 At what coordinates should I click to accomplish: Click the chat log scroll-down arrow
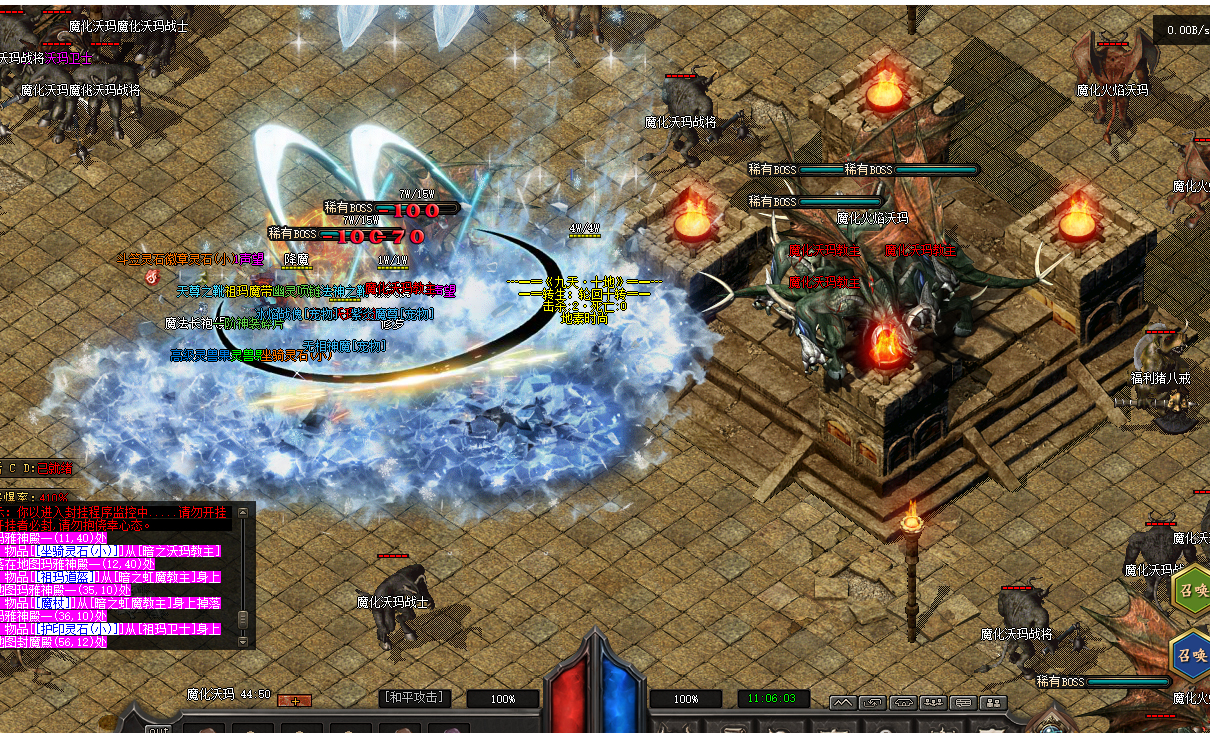[242, 639]
